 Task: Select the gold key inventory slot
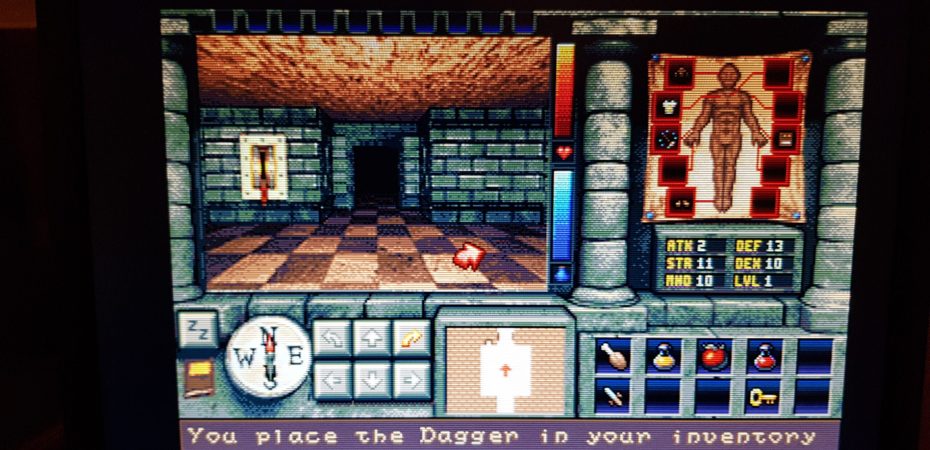coord(764,396)
